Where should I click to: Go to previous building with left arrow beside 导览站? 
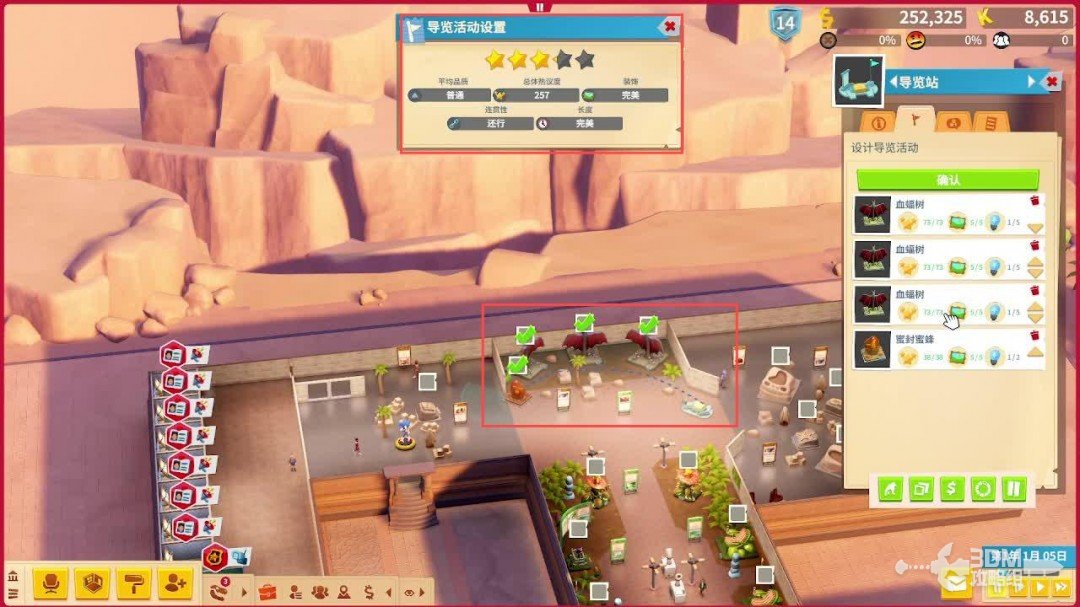coord(893,82)
